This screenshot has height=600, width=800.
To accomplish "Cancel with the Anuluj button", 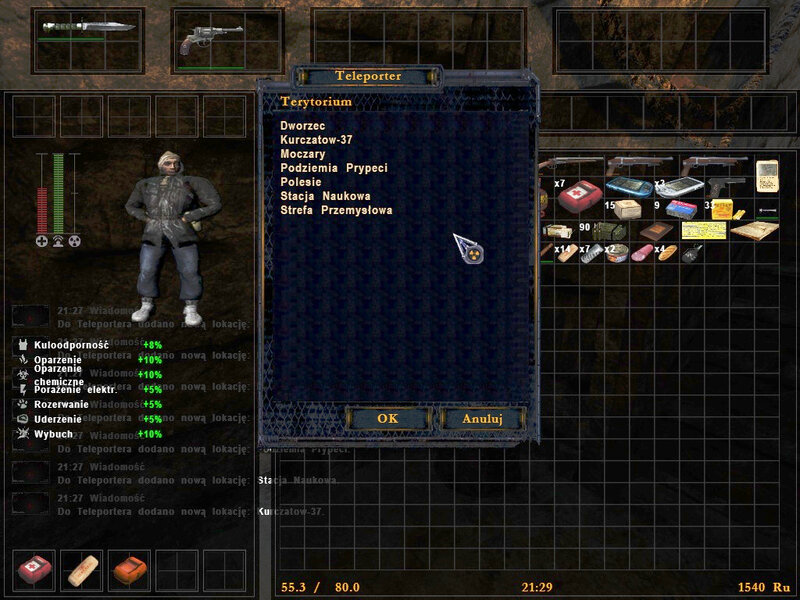I will [x=482, y=418].
